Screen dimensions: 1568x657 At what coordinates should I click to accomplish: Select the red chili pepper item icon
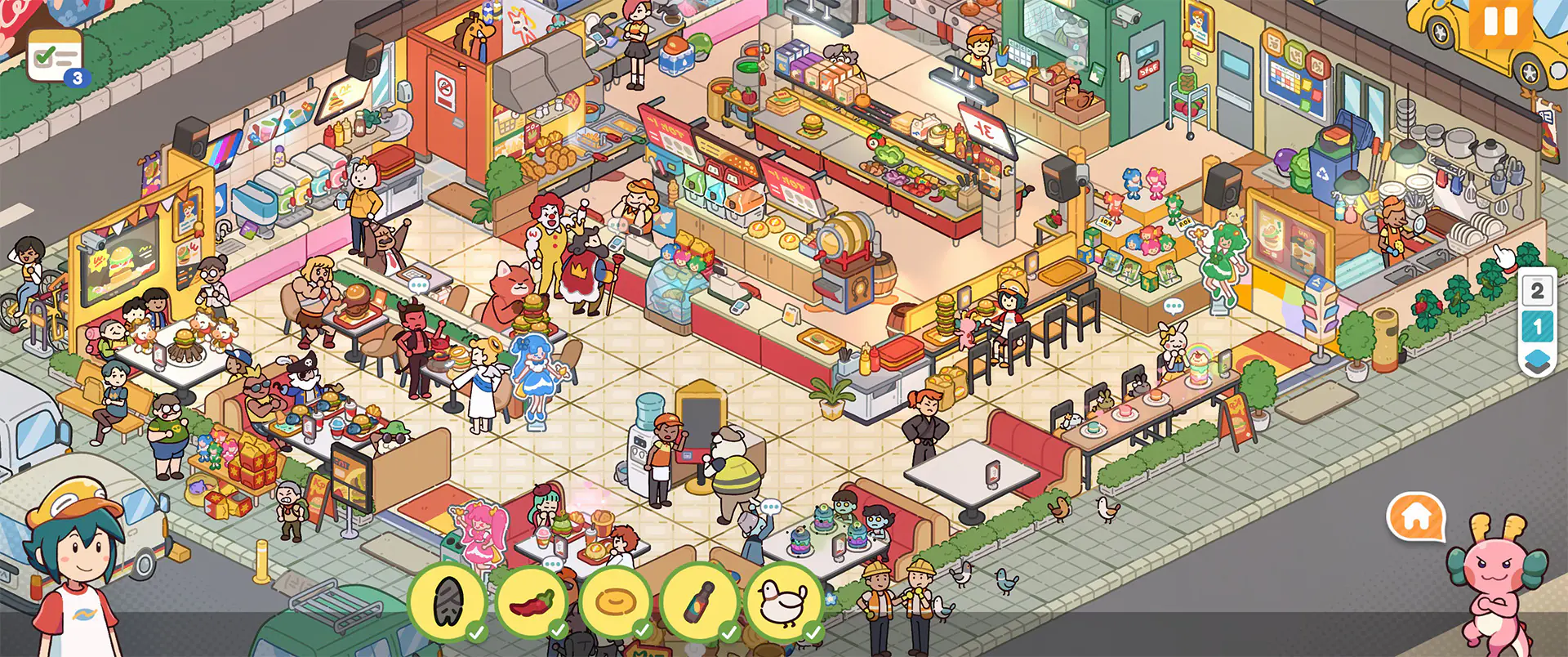coord(532,603)
